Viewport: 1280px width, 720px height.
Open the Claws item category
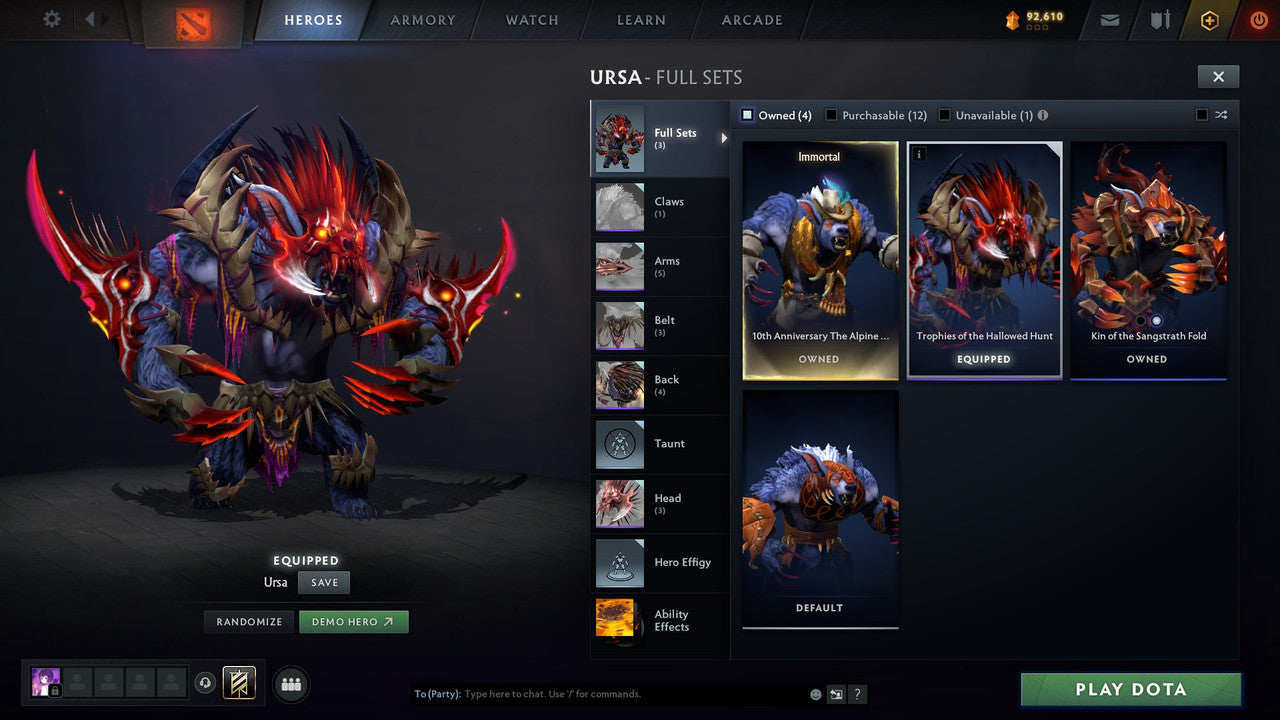coord(660,207)
